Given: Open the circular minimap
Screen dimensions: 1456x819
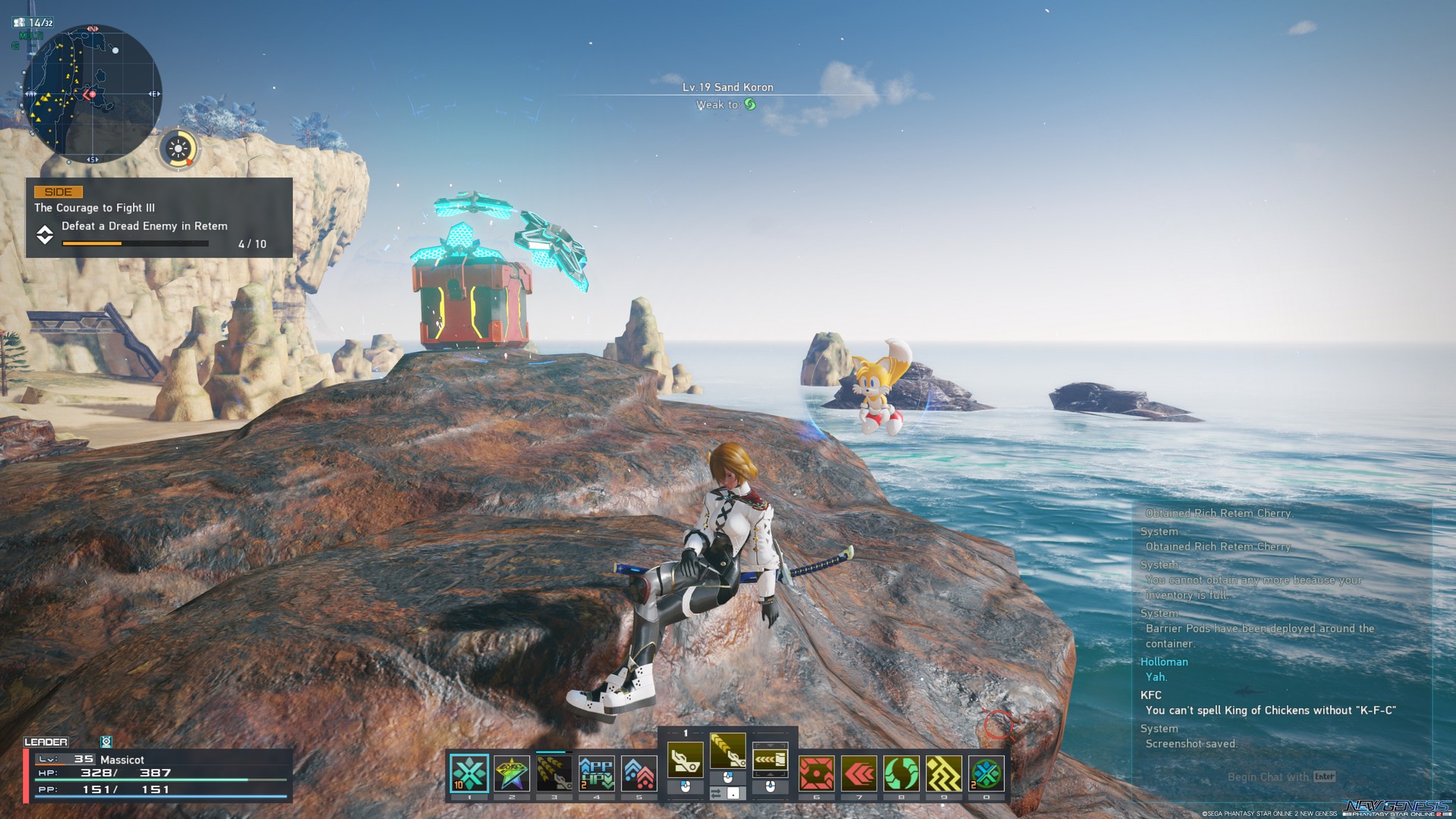Looking at the screenshot, I should (92, 94).
